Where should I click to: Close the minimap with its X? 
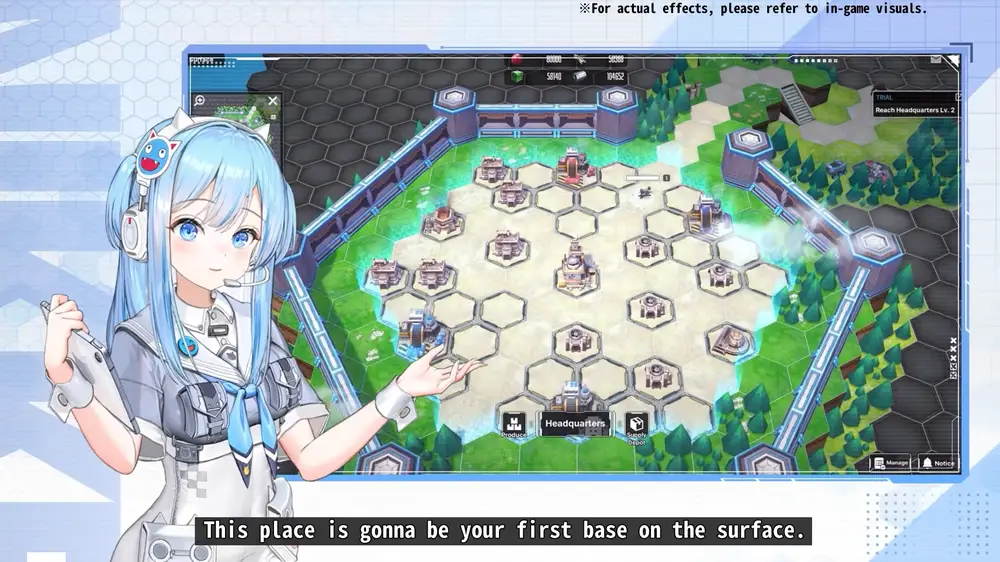273,101
